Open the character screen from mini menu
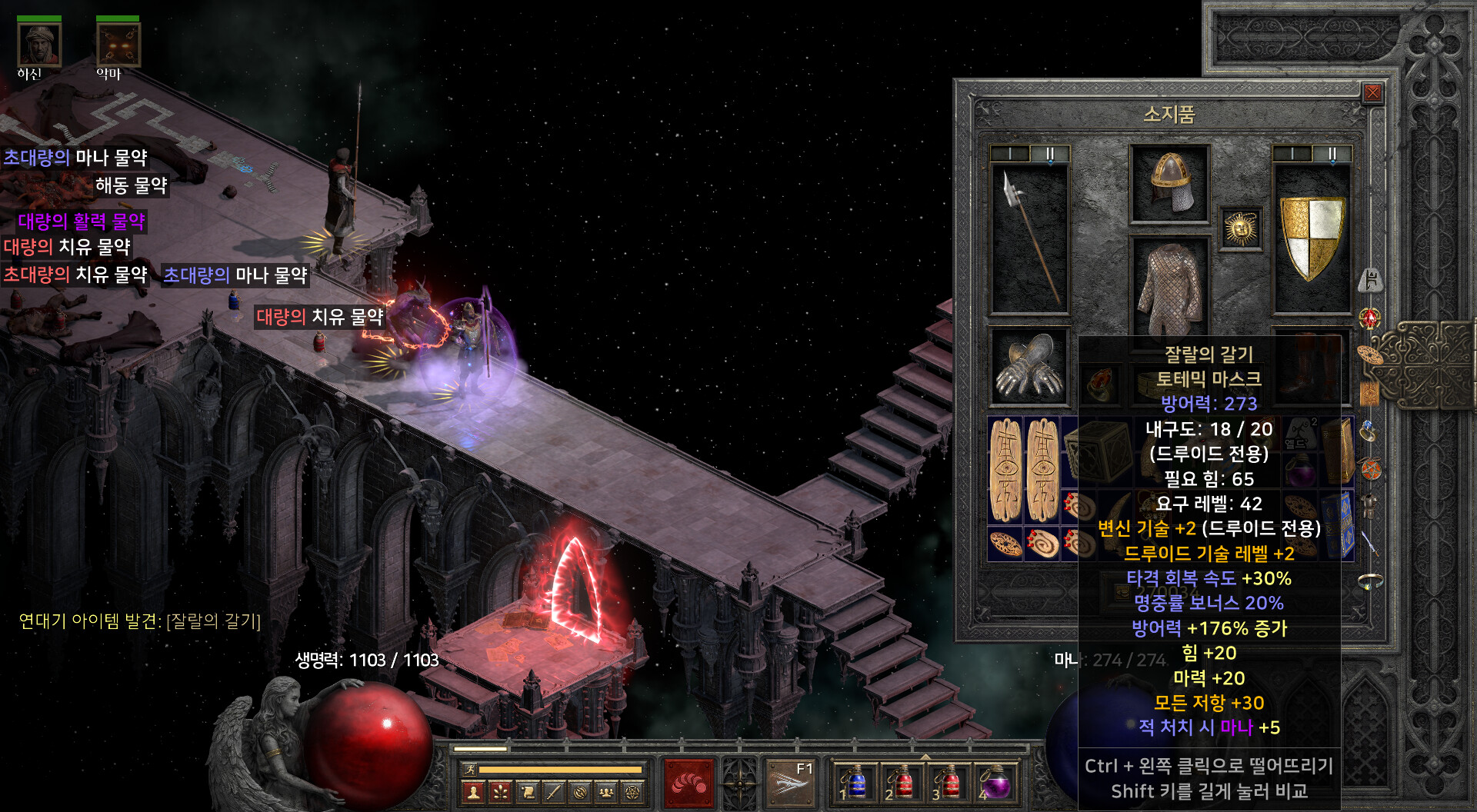 (474, 792)
